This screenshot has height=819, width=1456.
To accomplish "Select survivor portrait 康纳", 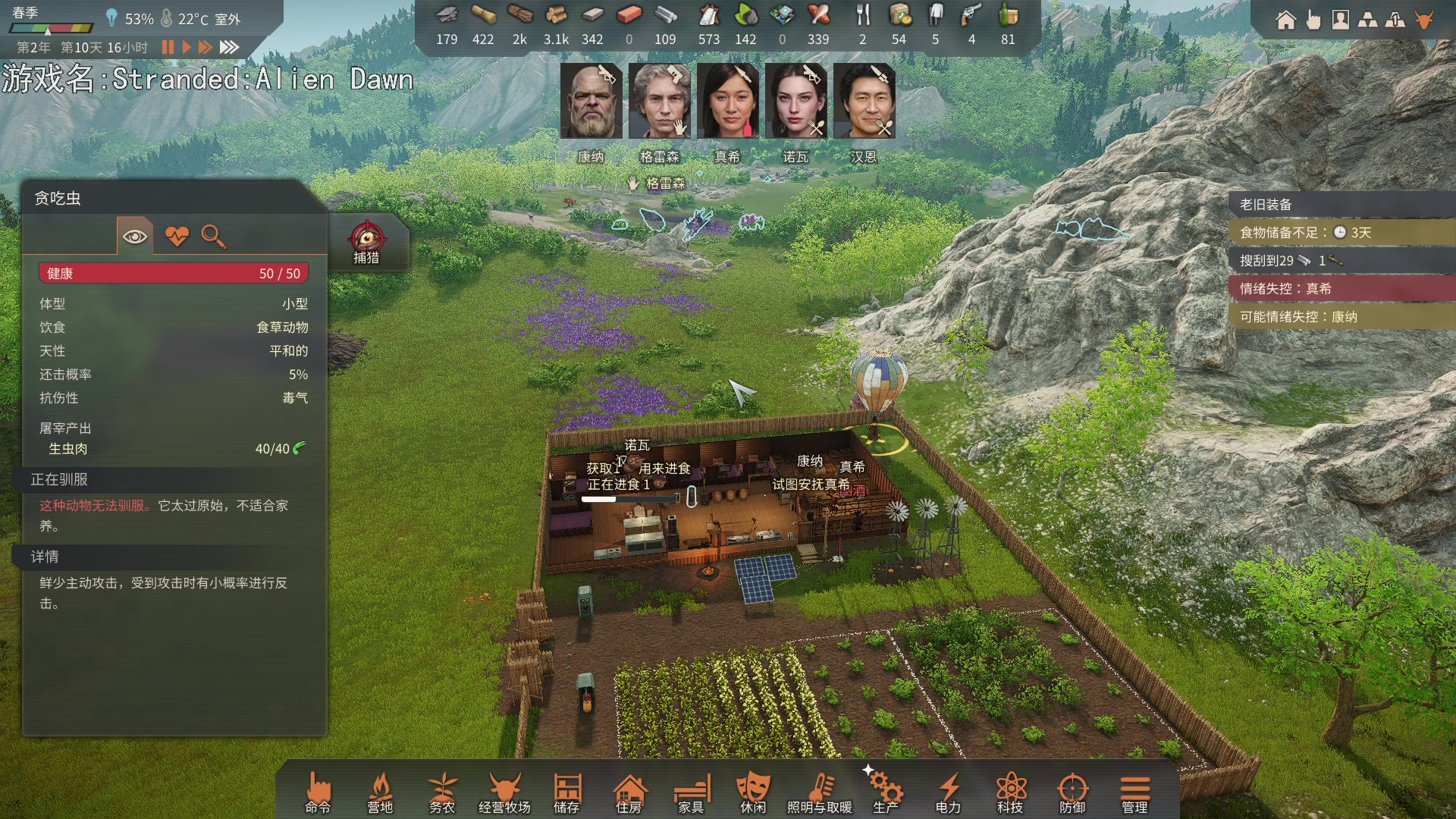I will coord(591,101).
